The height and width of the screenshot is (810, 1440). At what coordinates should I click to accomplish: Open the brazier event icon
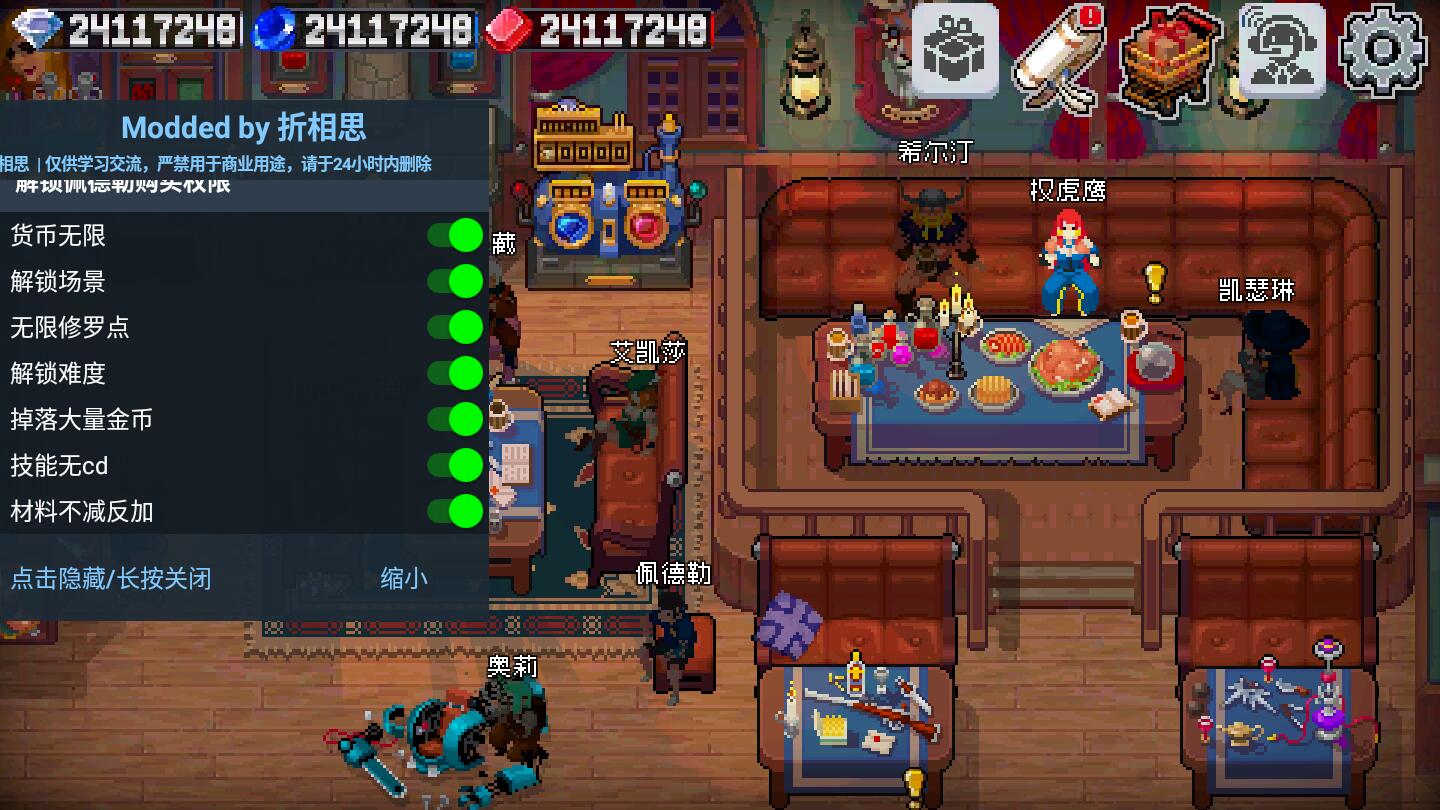1170,55
